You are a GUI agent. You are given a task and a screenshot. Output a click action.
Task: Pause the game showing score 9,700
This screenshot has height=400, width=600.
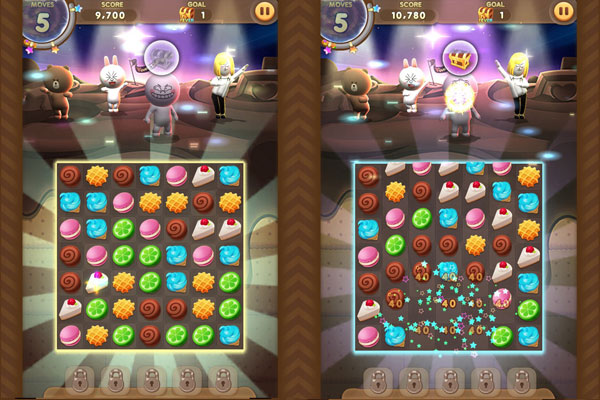pyautogui.click(x=264, y=12)
